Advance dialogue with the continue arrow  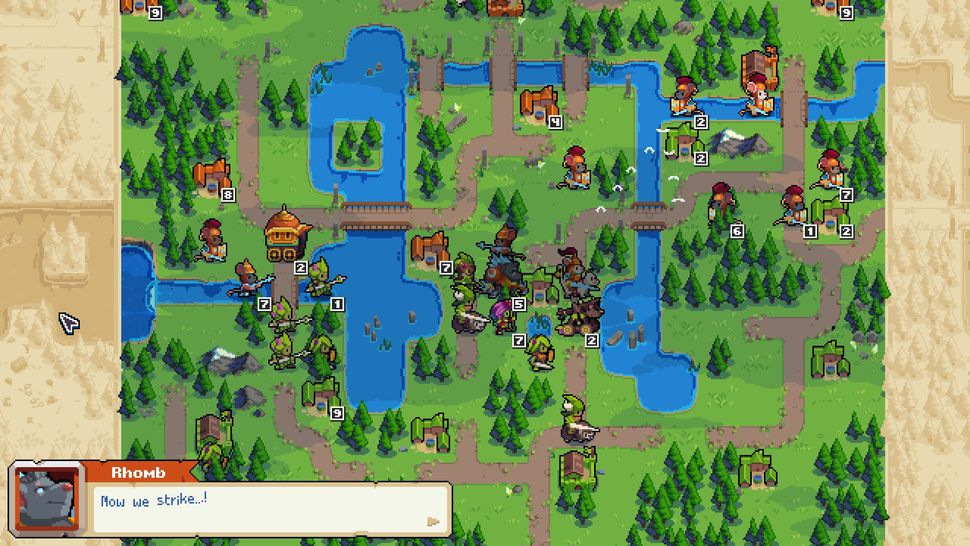pyautogui.click(x=433, y=521)
